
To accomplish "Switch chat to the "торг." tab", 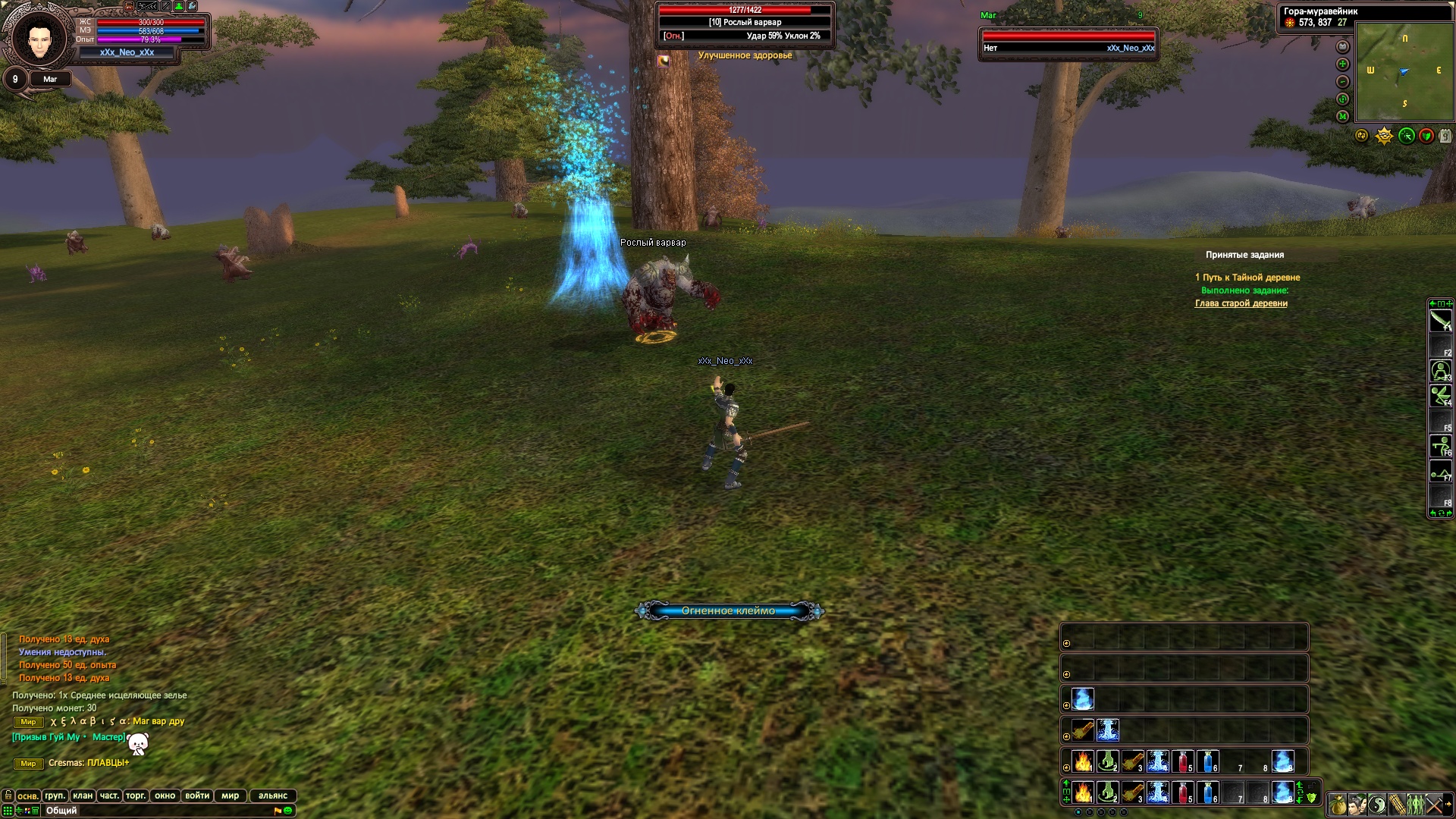I will click(136, 795).
